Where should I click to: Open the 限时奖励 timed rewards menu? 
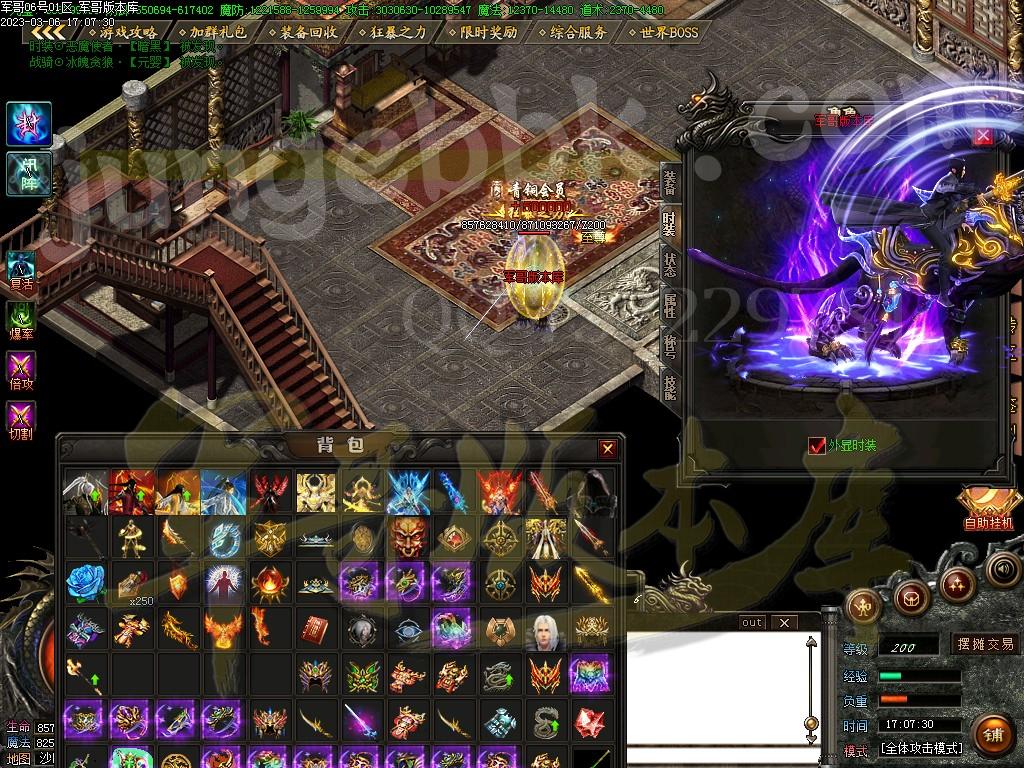click(x=482, y=32)
